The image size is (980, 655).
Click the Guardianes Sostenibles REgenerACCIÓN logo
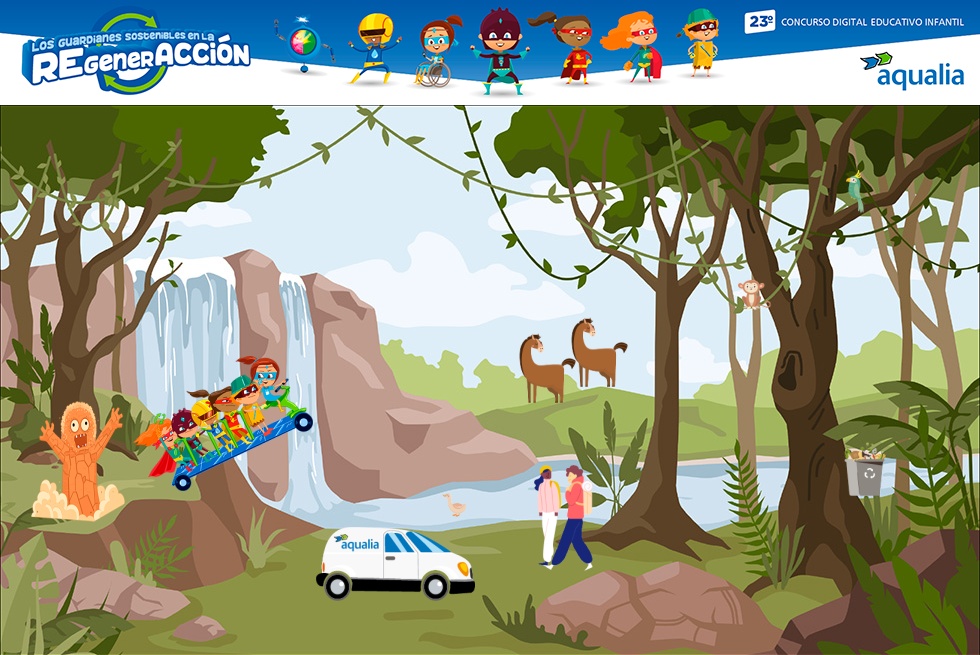pyautogui.click(x=136, y=53)
